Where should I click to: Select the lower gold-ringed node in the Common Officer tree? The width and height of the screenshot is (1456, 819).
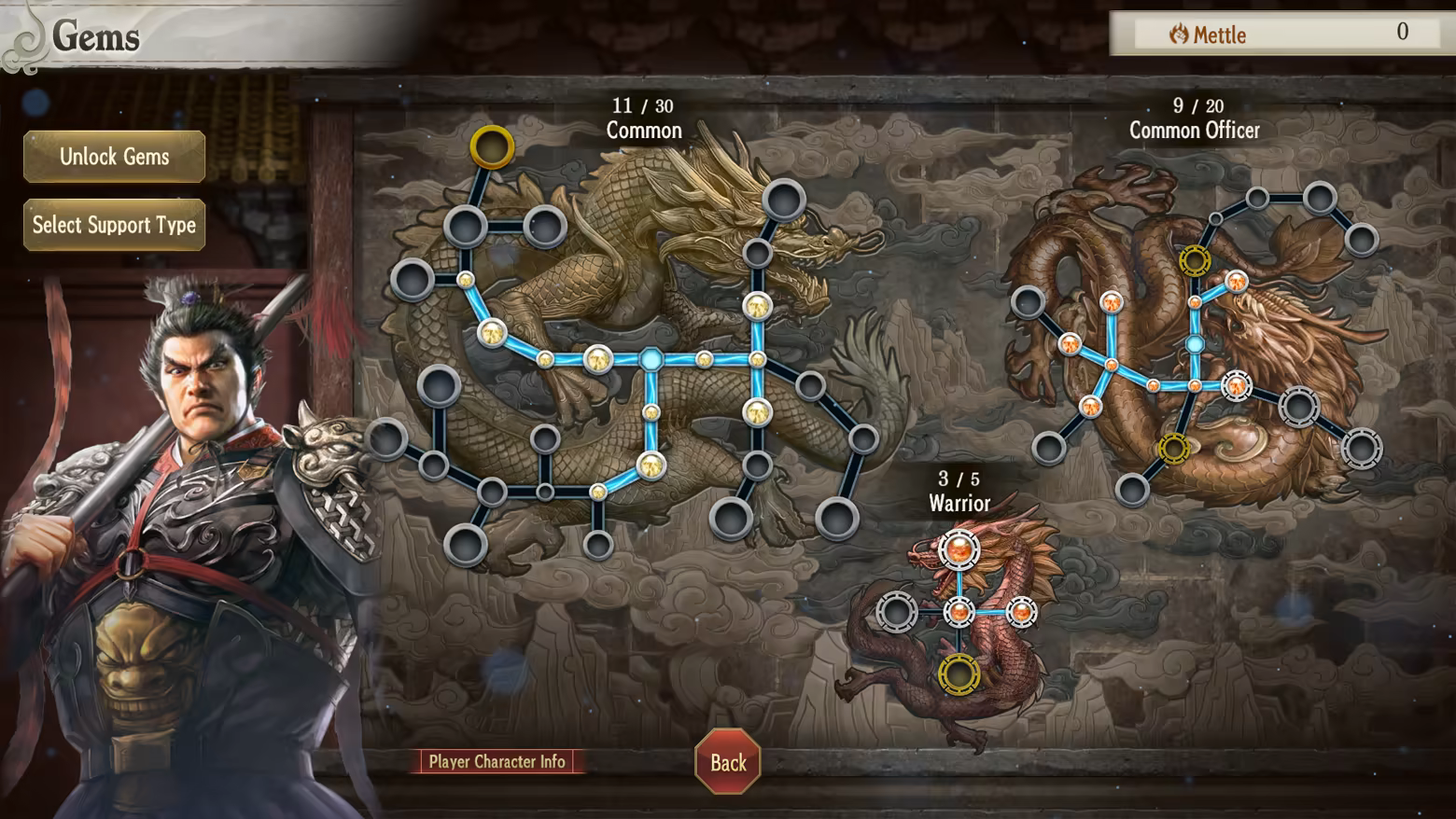[1172, 448]
